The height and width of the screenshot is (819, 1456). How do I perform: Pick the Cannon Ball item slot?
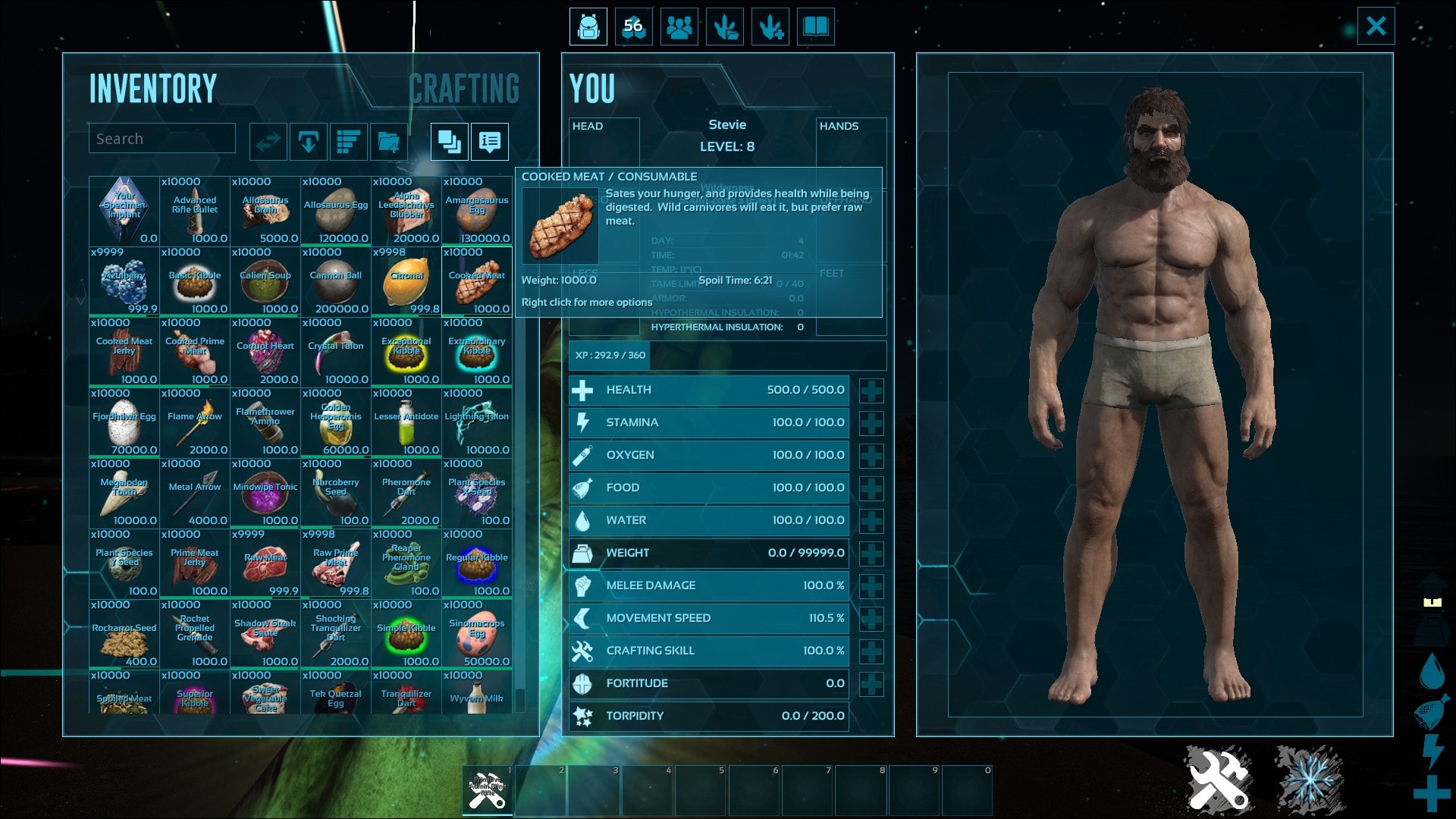pos(336,281)
